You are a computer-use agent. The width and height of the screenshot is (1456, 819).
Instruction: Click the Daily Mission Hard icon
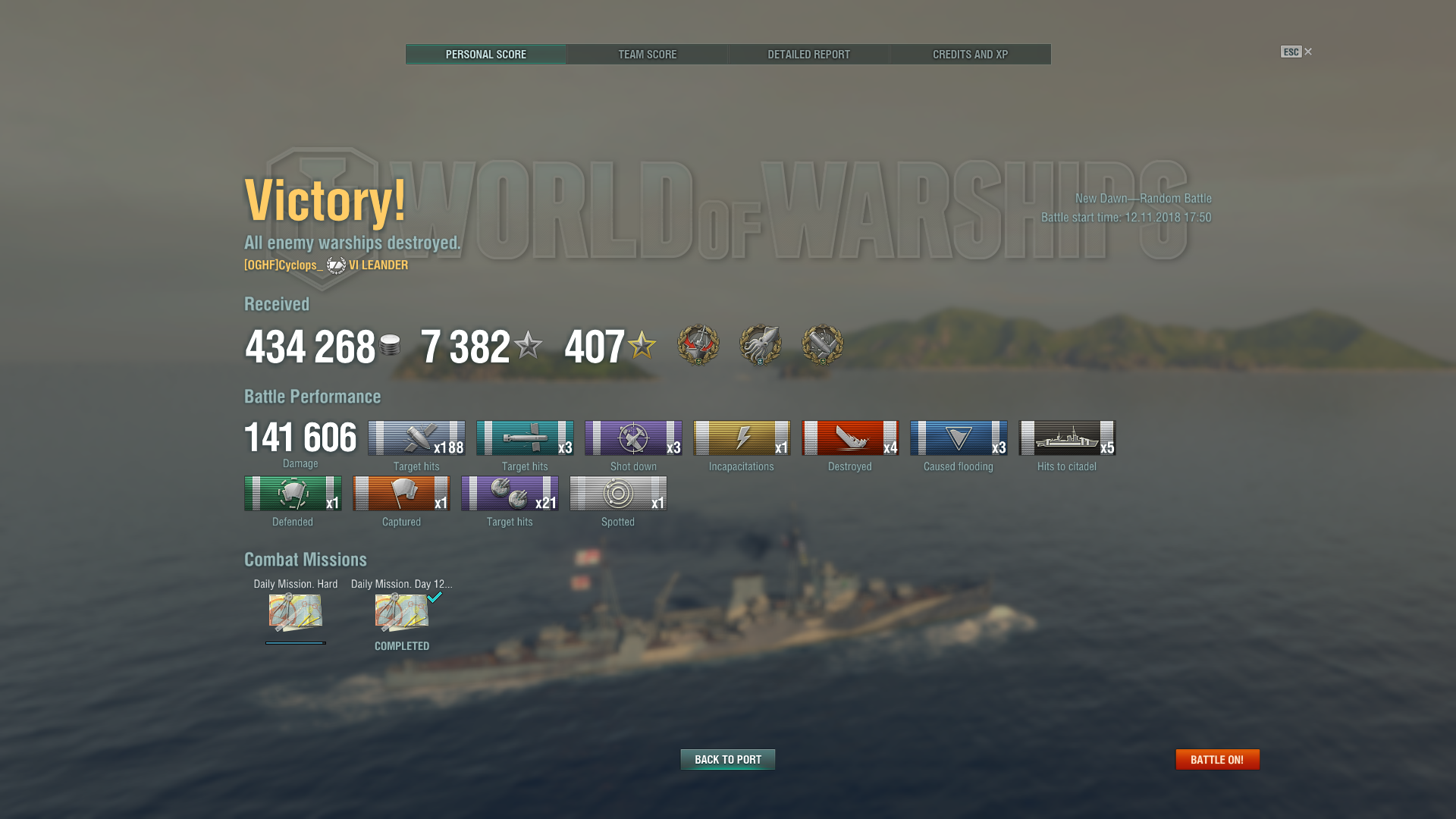point(296,613)
